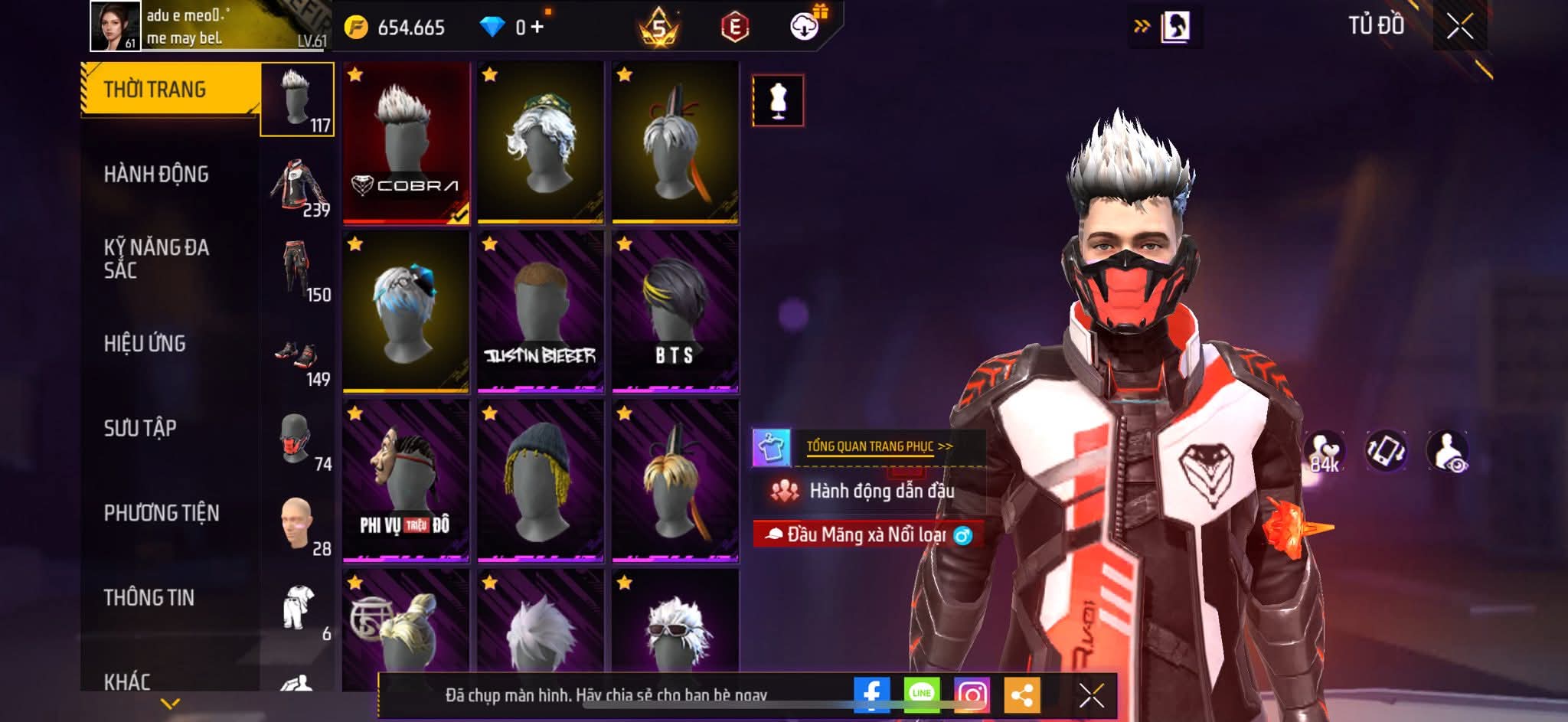Open the HIỆU ỨNG section

pos(145,344)
